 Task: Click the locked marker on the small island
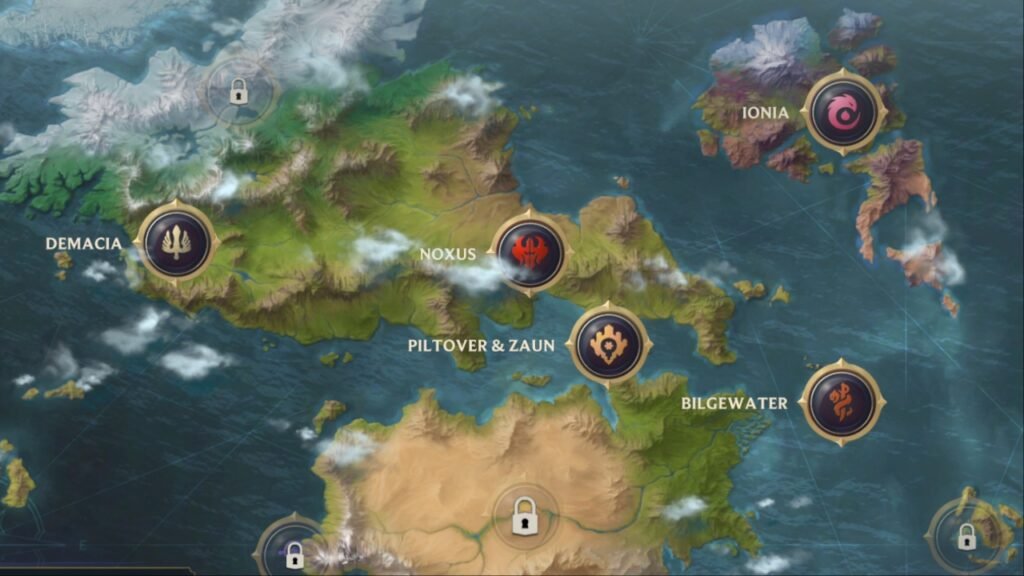966,536
